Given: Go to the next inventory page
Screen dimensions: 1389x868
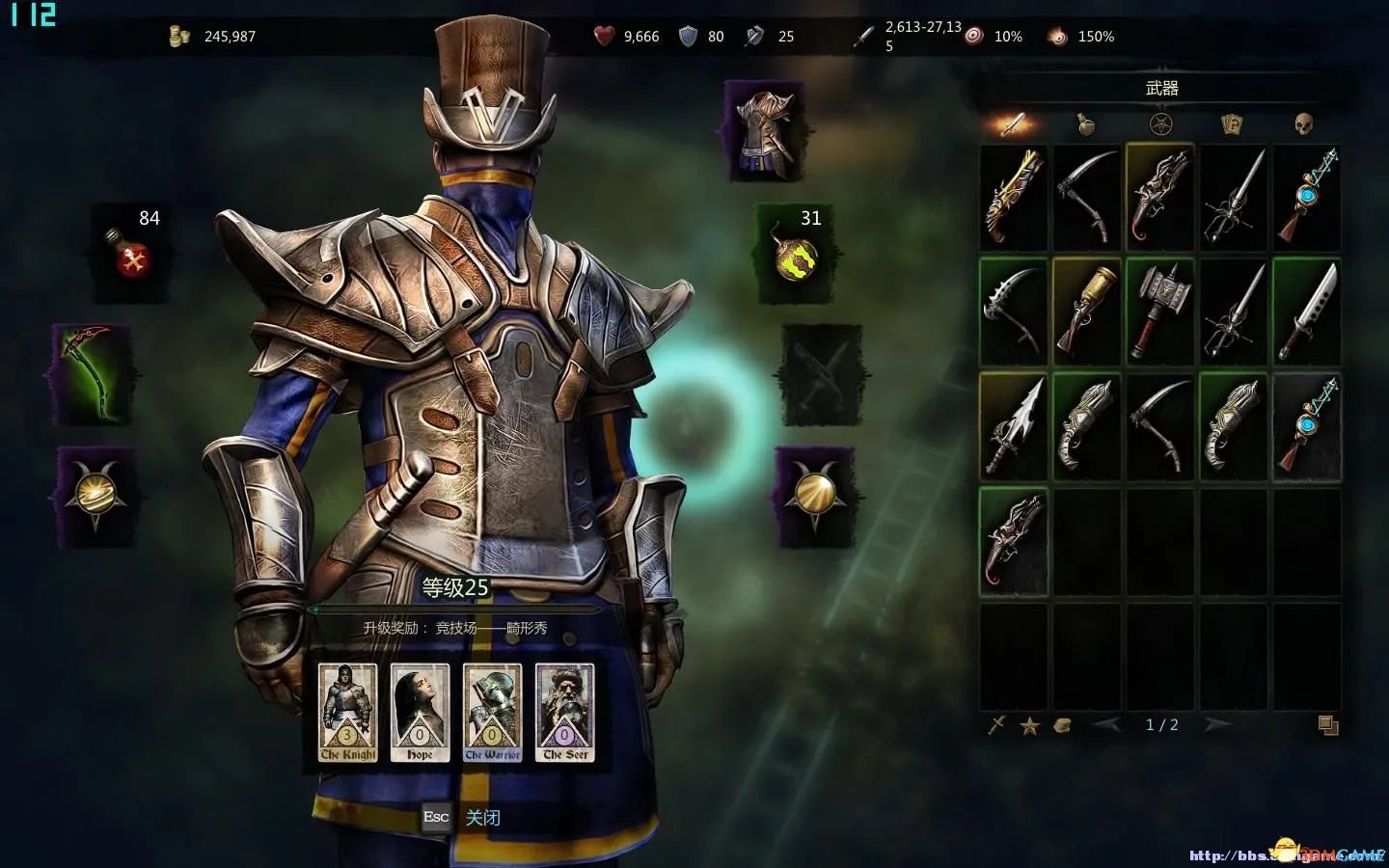Looking at the screenshot, I should (1217, 724).
